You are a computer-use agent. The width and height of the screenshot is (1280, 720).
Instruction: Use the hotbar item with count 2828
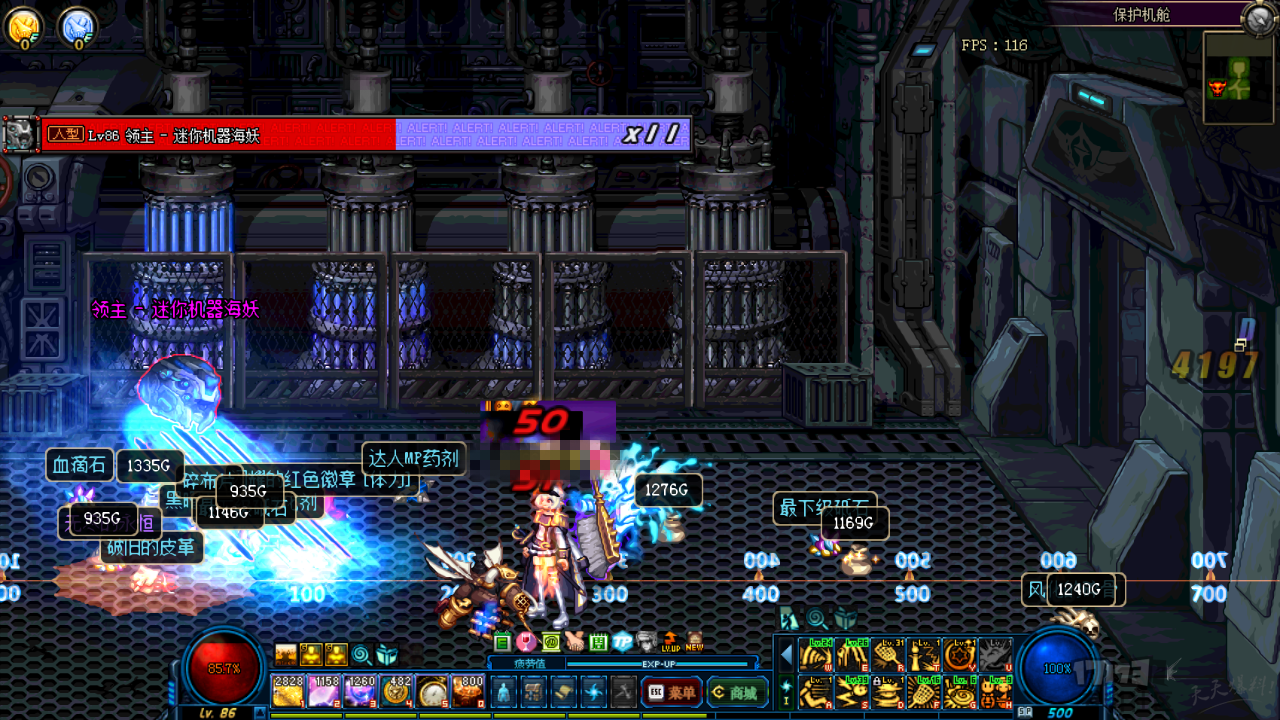pyautogui.click(x=288, y=691)
